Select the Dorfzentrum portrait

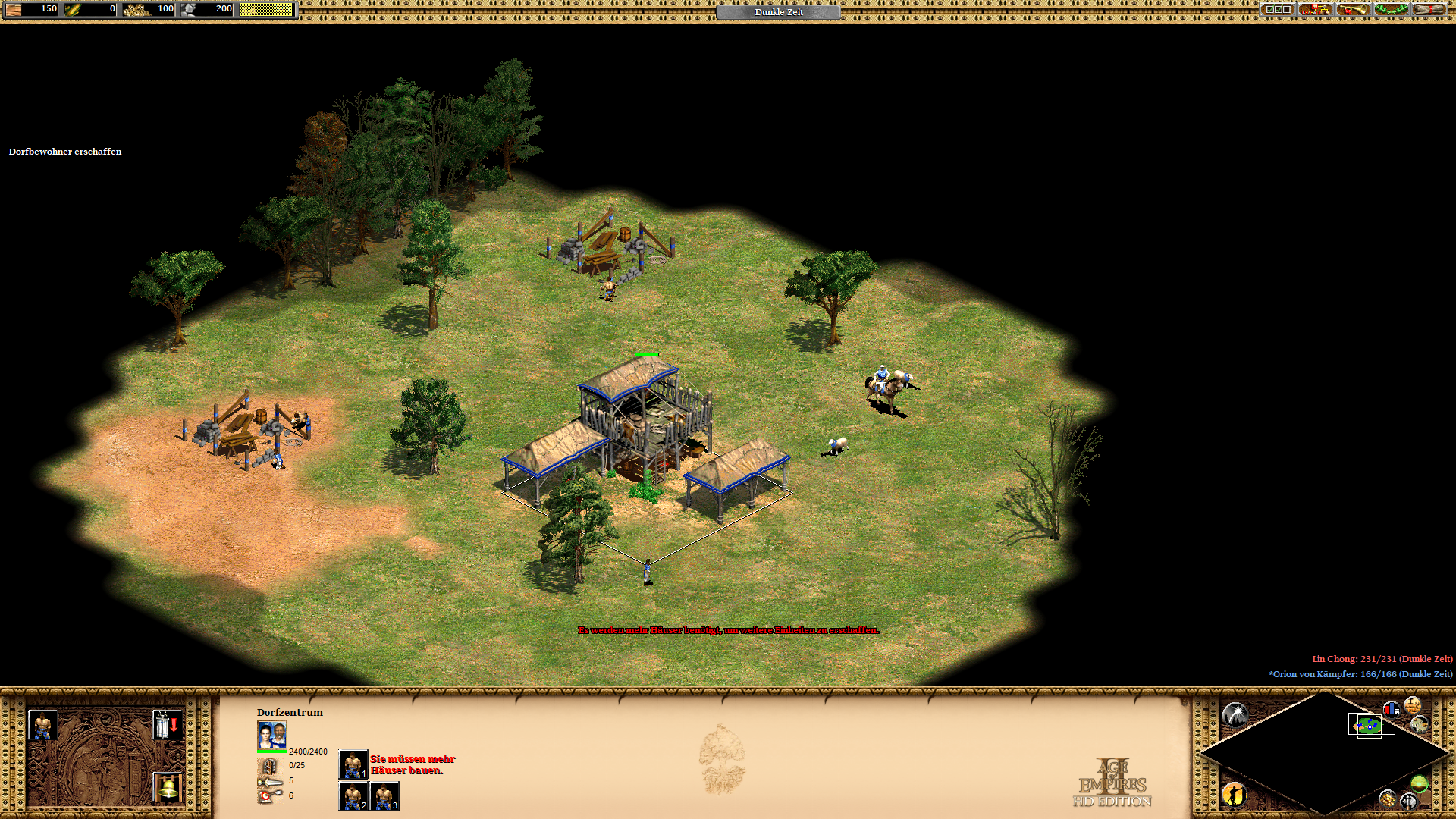pyautogui.click(x=272, y=736)
